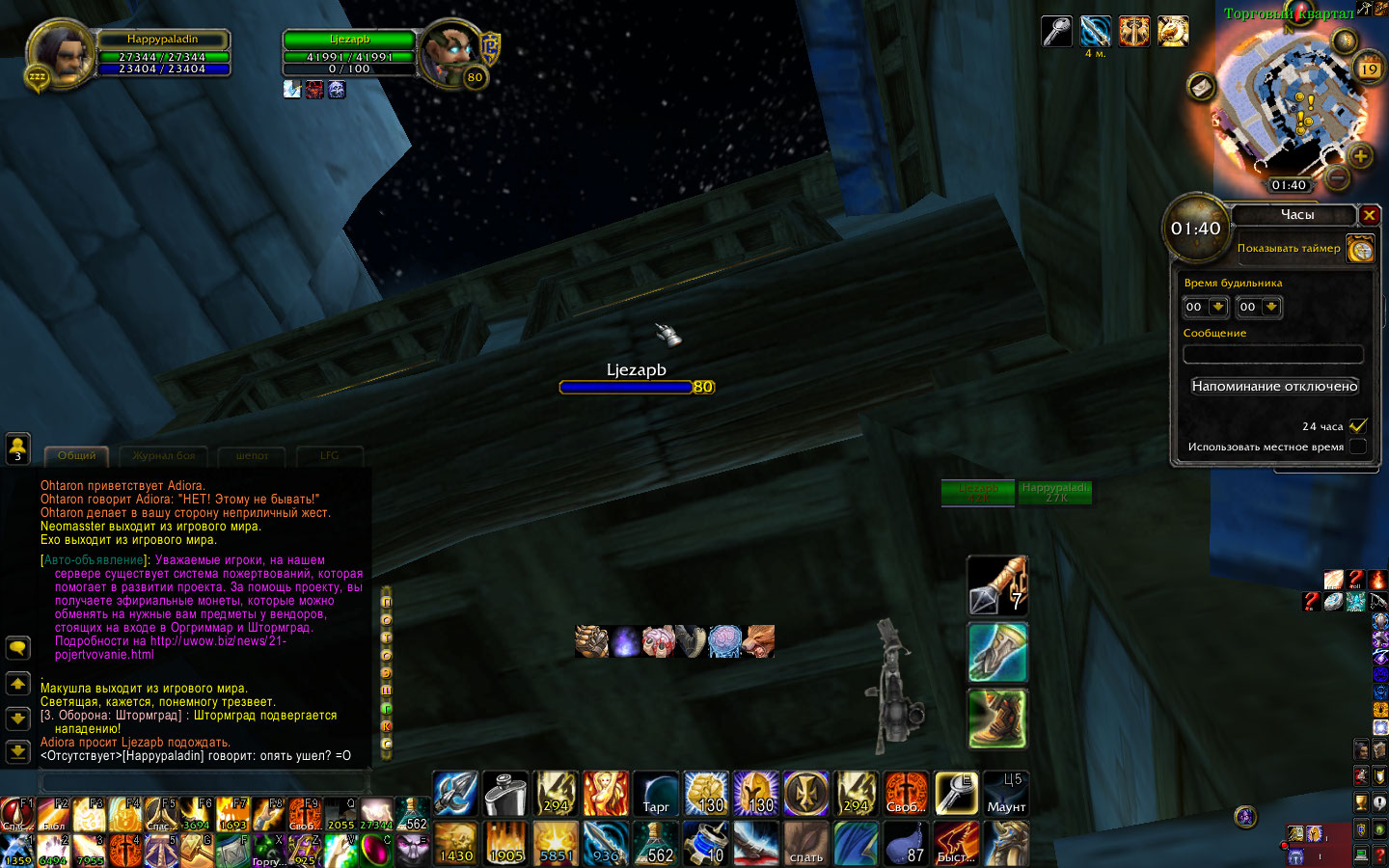
Task: Close the Часы clock window
Action: (x=1369, y=215)
